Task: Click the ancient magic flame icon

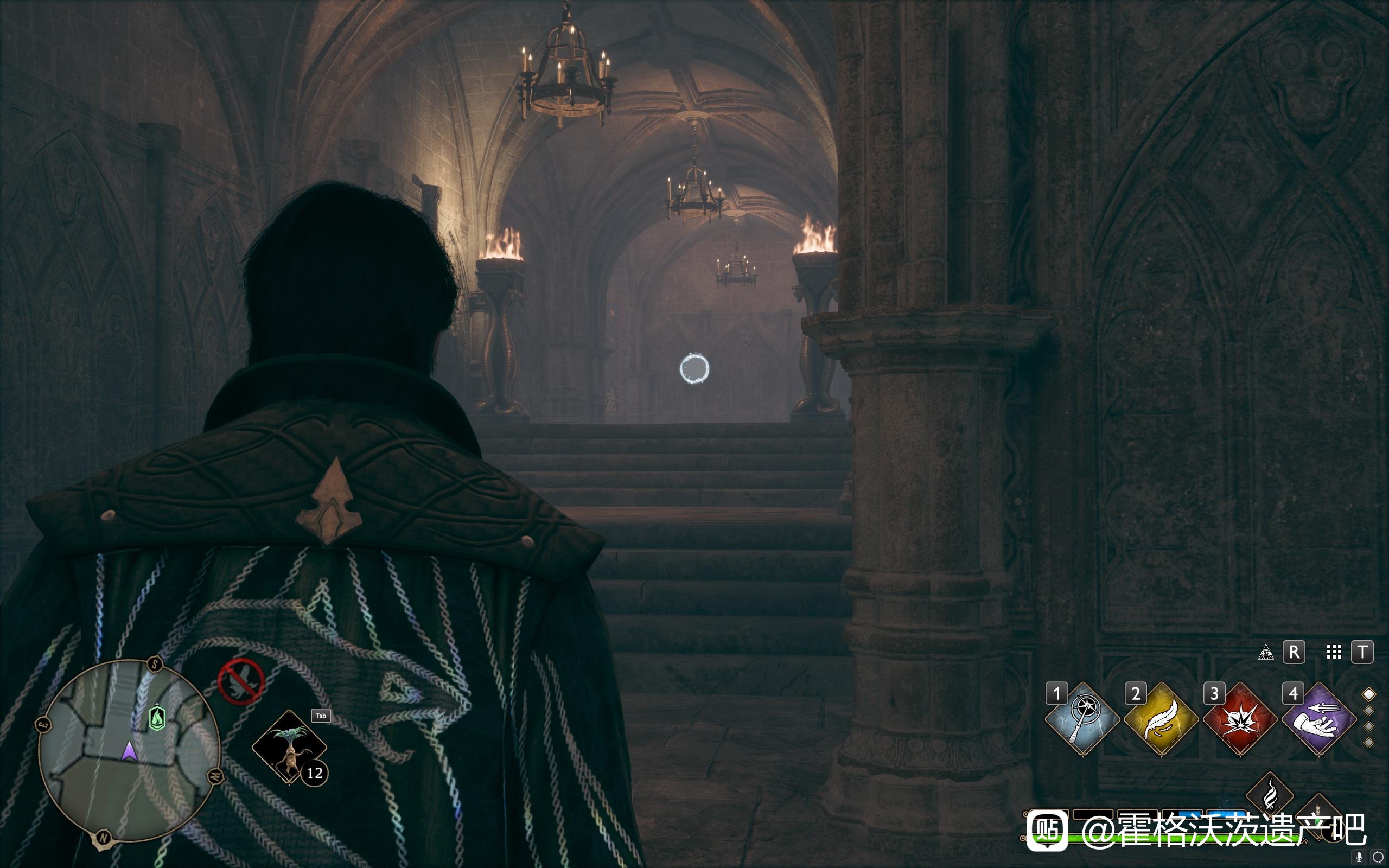Action: (1270, 795)
